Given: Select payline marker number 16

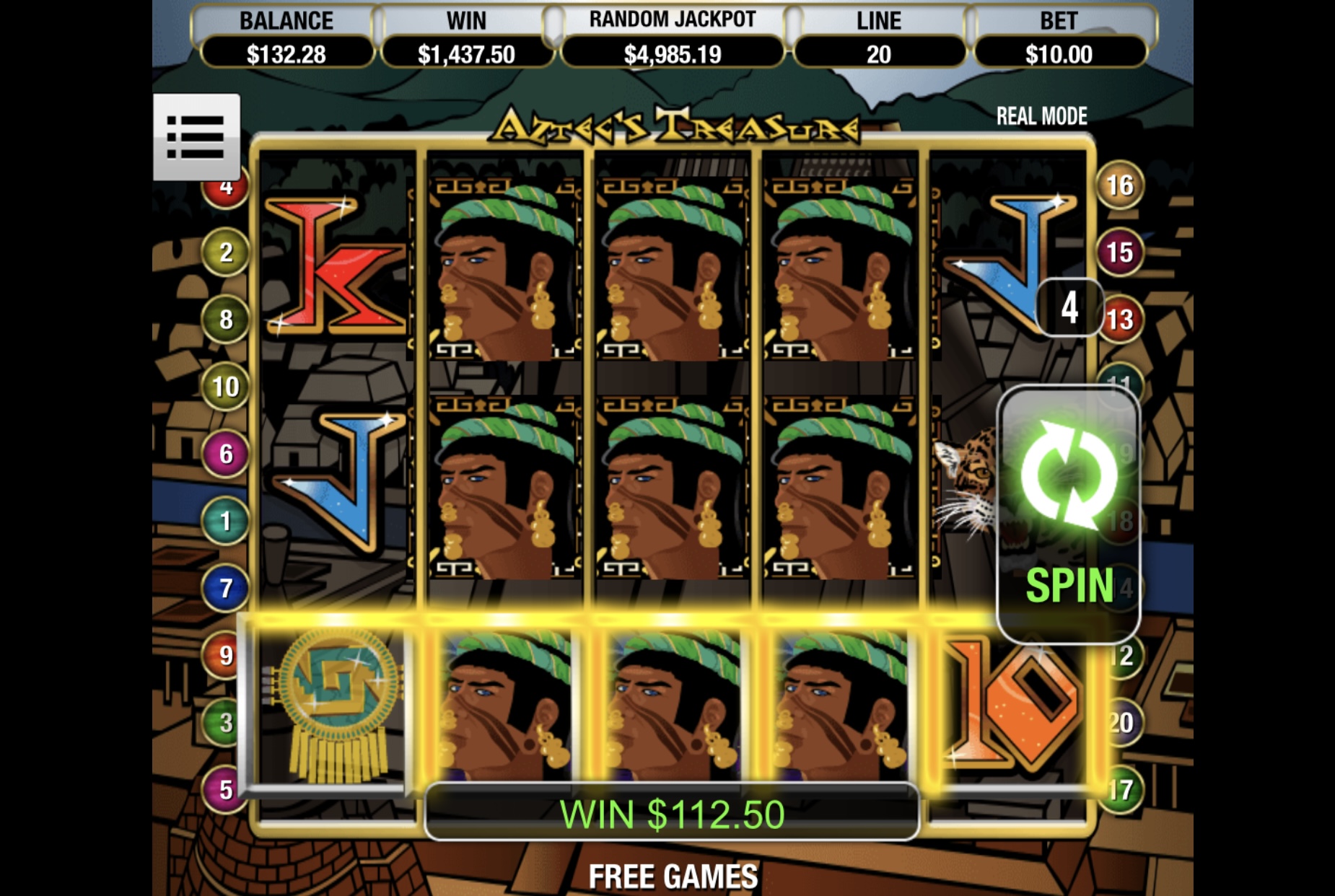Looking at the screenshot, I should click(1119, 185).
